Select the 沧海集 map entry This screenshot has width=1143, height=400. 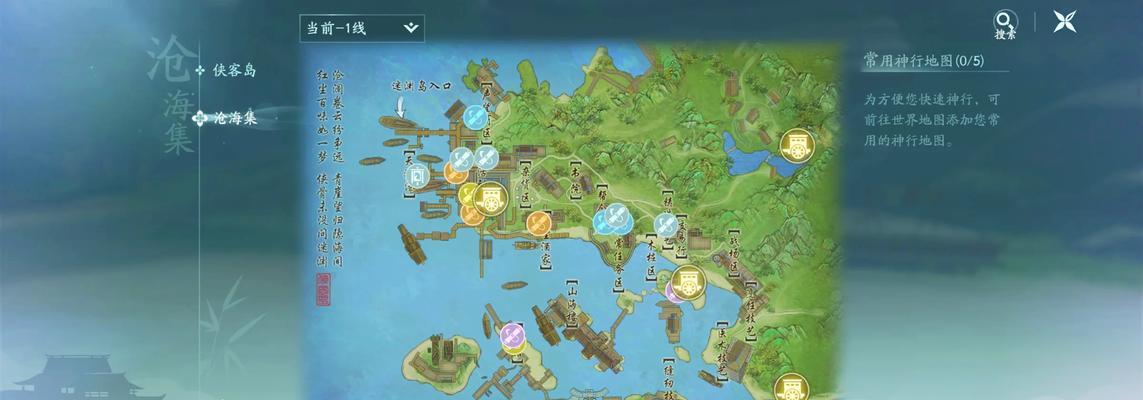click(234, 118)
